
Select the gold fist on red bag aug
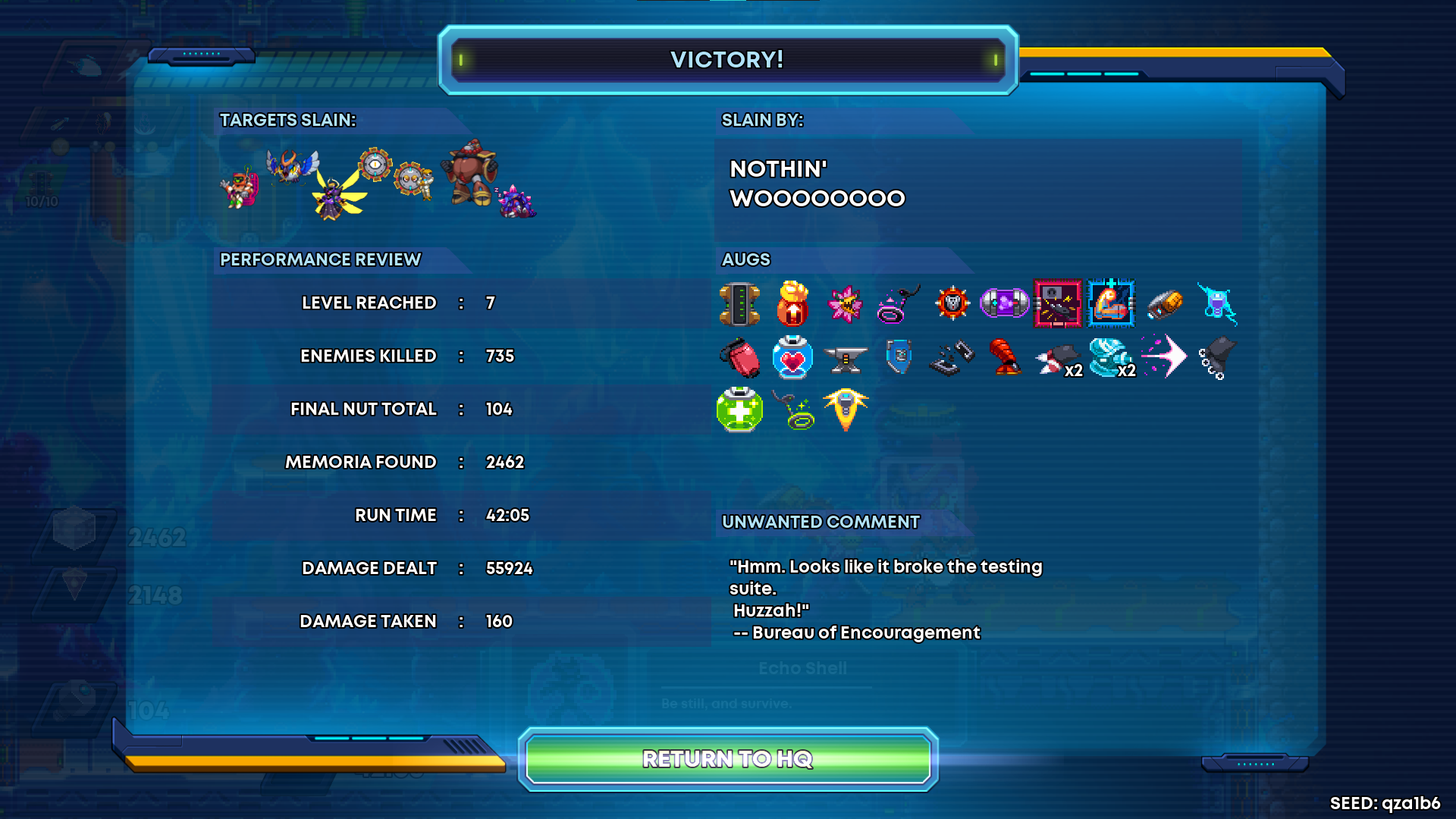792,304
